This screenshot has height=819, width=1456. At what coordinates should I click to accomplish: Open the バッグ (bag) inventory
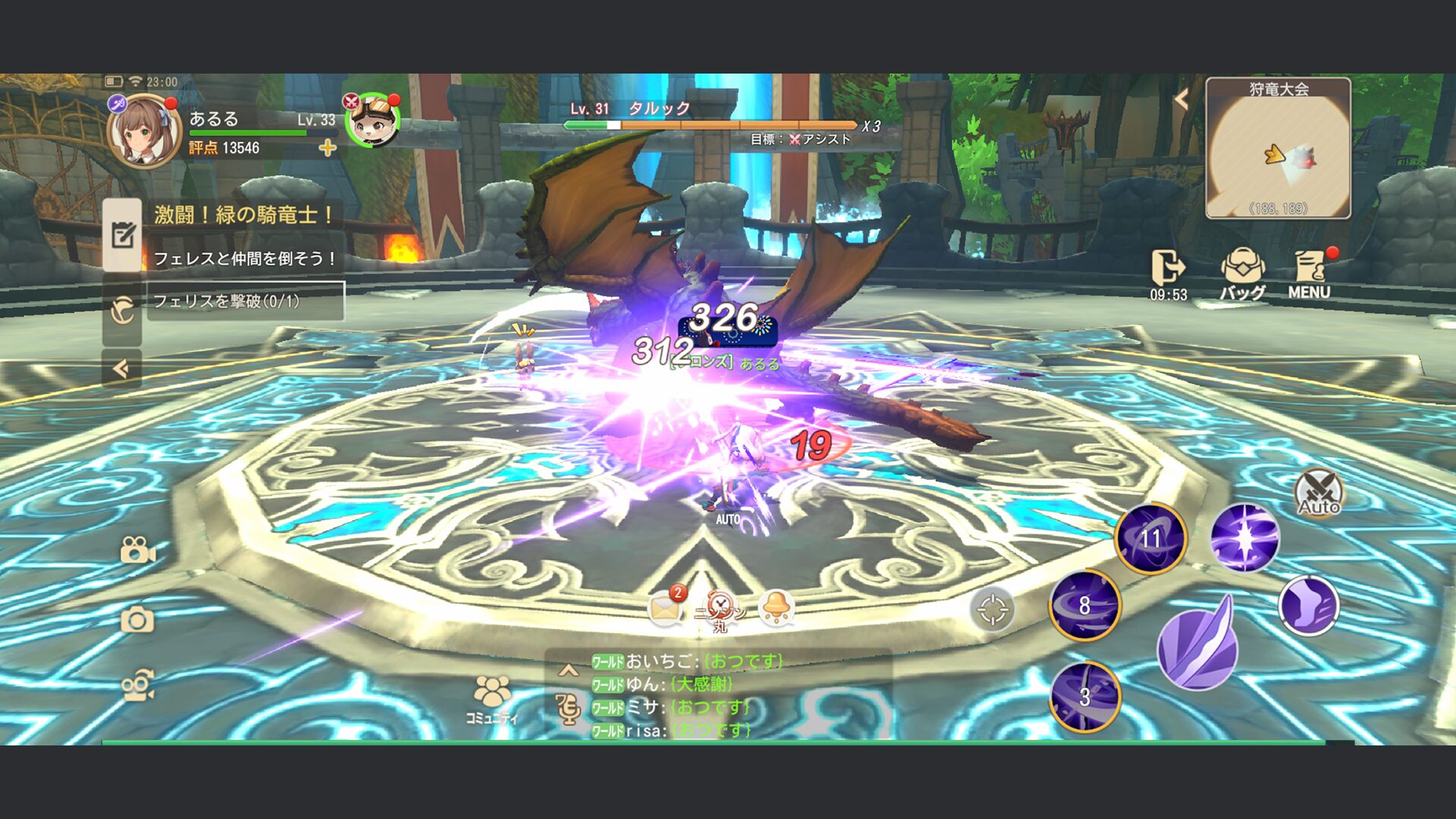point(1242,274)
